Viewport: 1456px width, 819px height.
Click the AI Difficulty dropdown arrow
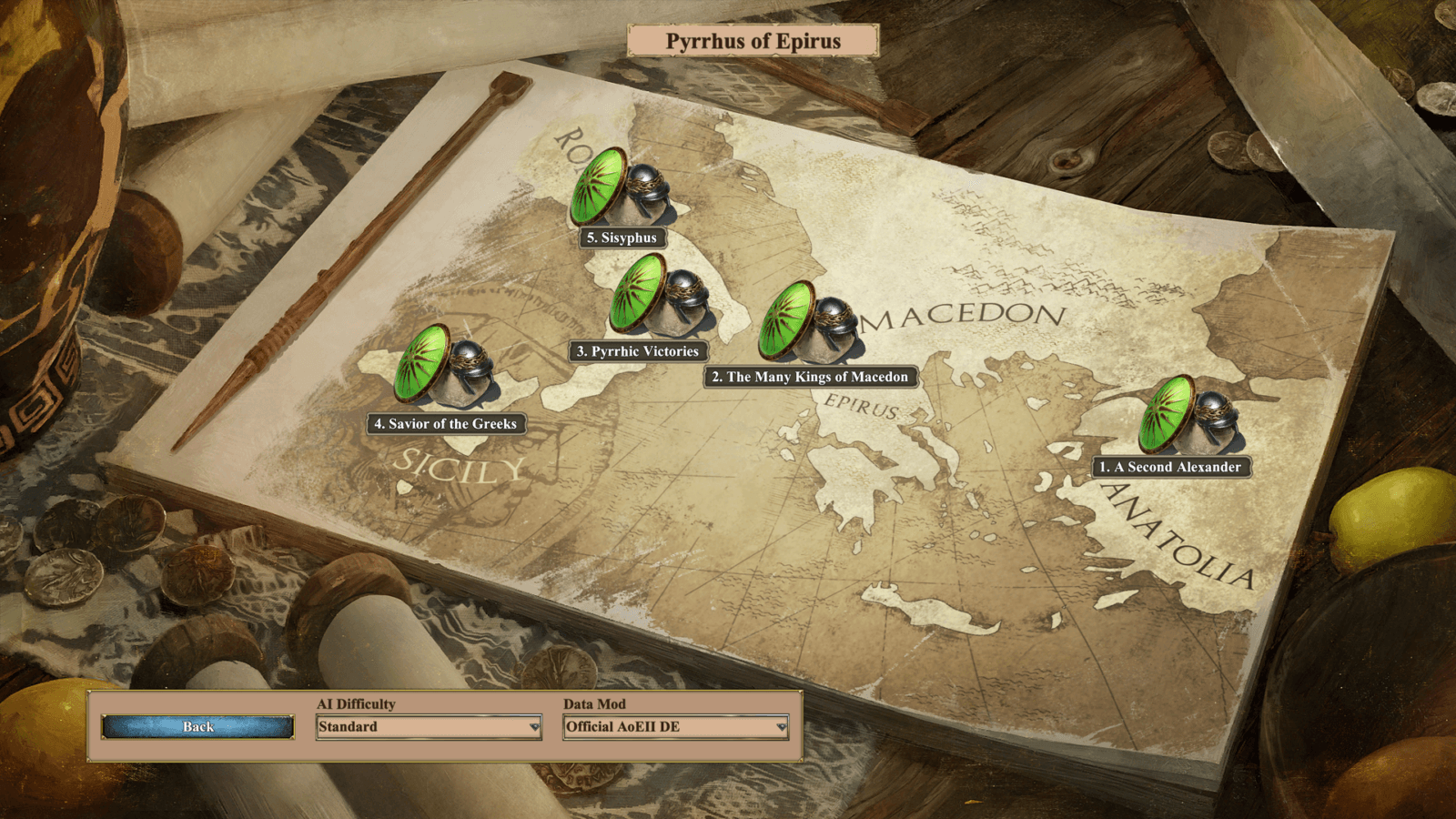click(533, 727)
